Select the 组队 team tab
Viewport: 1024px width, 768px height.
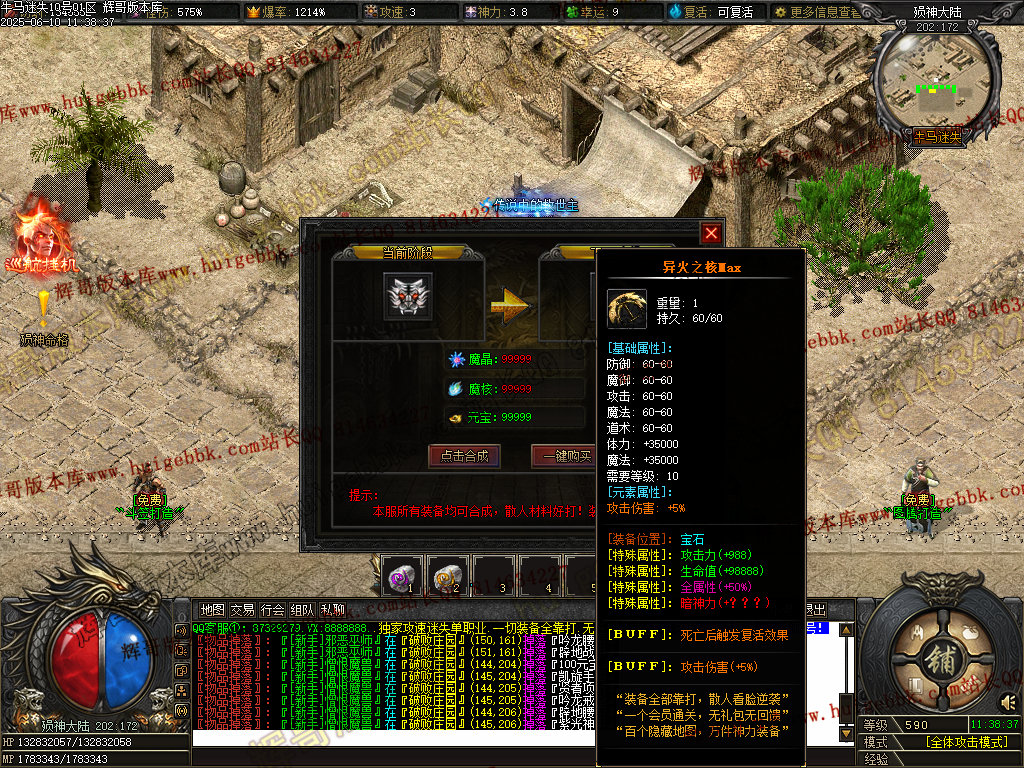tap(302, 609)
